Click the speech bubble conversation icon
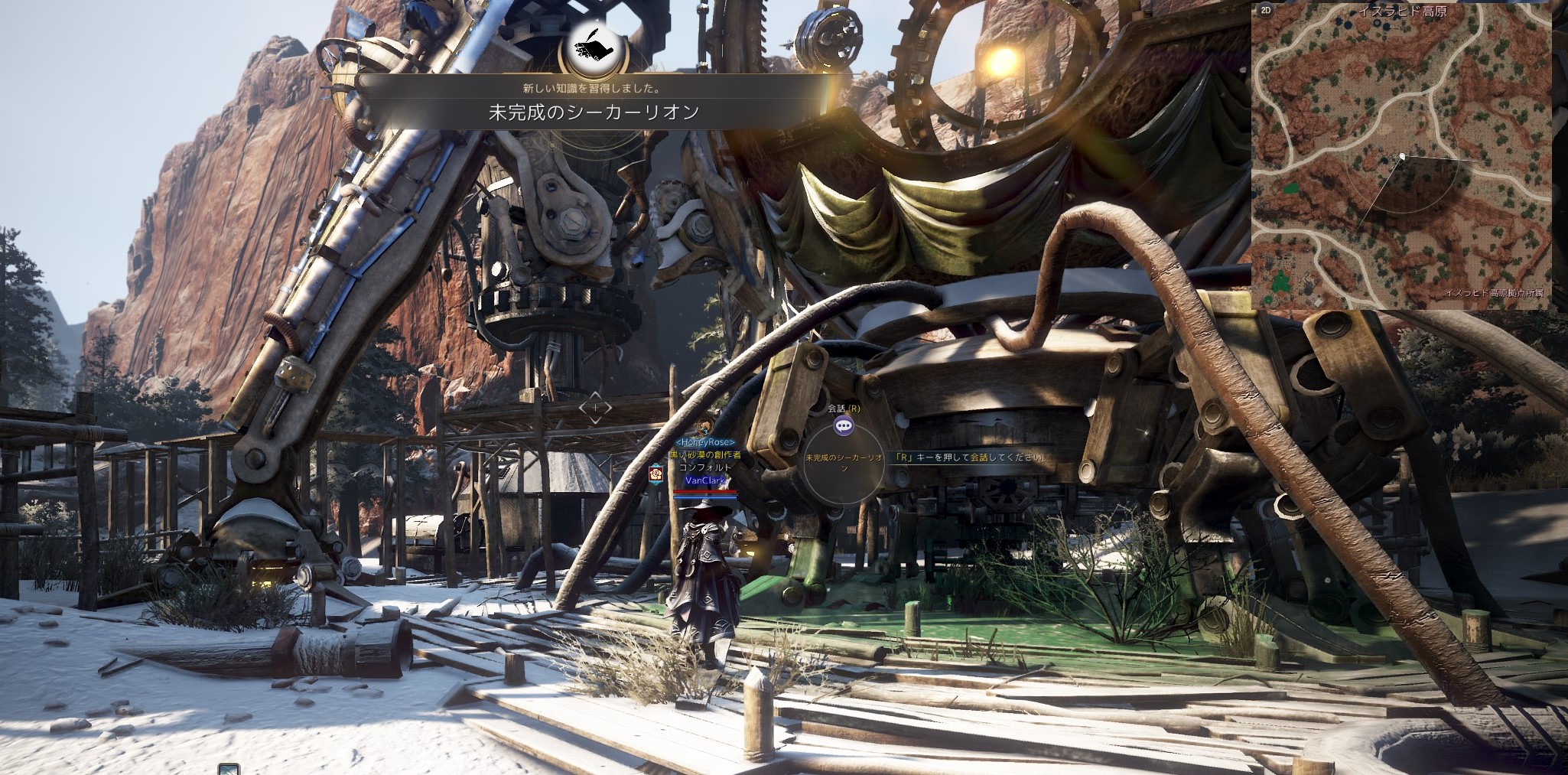Viewport: 1568px width, 775px height. (844, 426)
